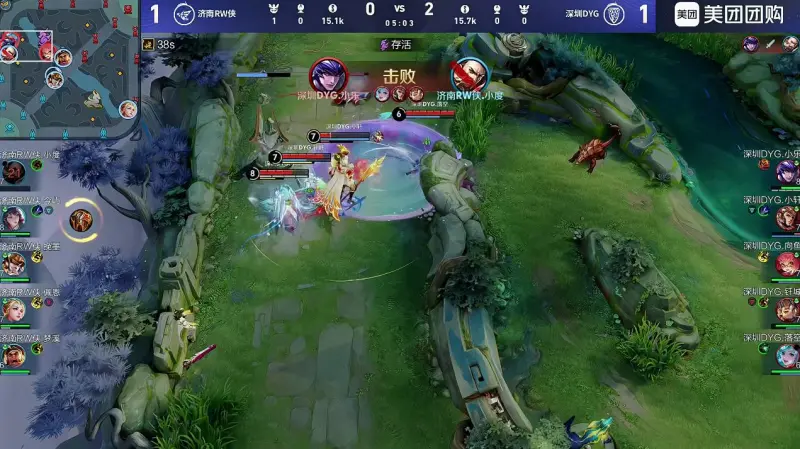
Task: Choose 深圳DYG 小轩's player portrait
Action: coord(787,218)
